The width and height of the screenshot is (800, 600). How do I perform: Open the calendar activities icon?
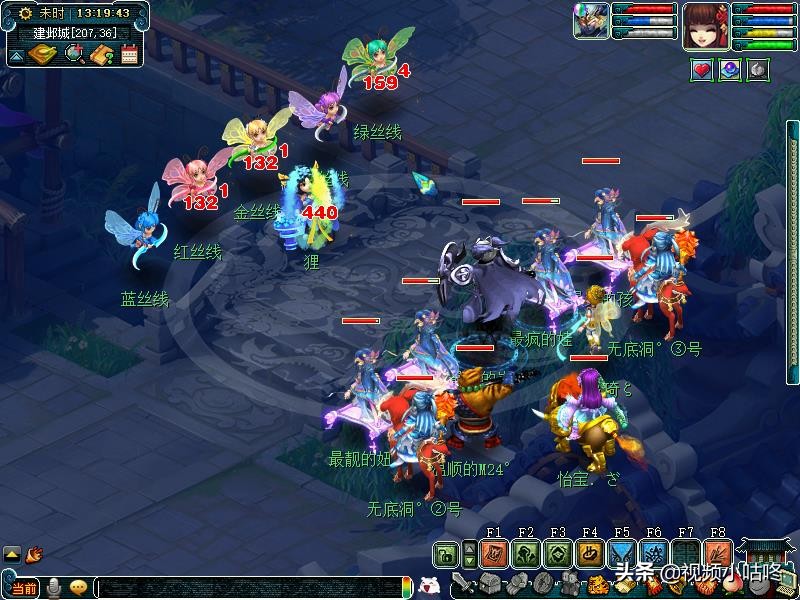click(x=129, y=54)
